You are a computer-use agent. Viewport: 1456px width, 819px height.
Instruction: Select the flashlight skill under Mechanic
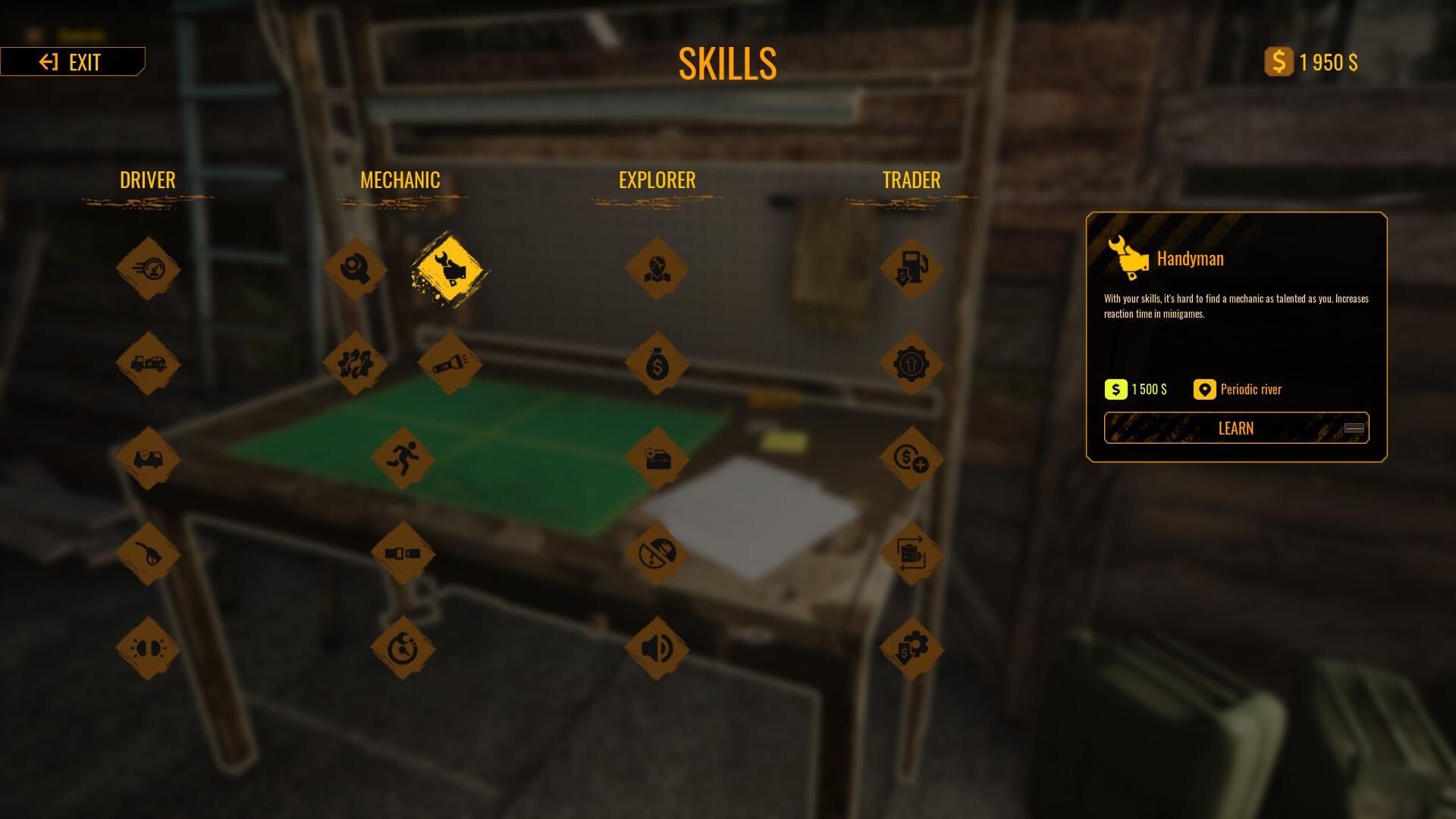450,362
